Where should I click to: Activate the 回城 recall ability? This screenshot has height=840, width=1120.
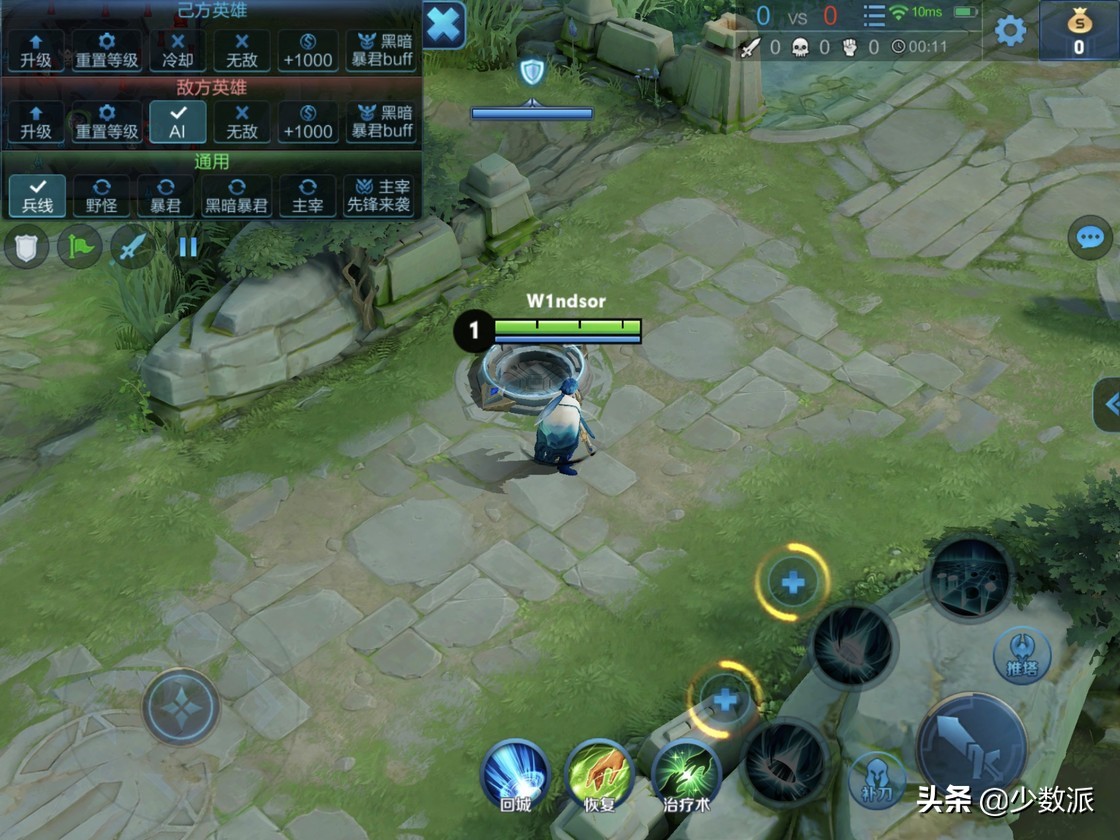click(x=516, y=775)
